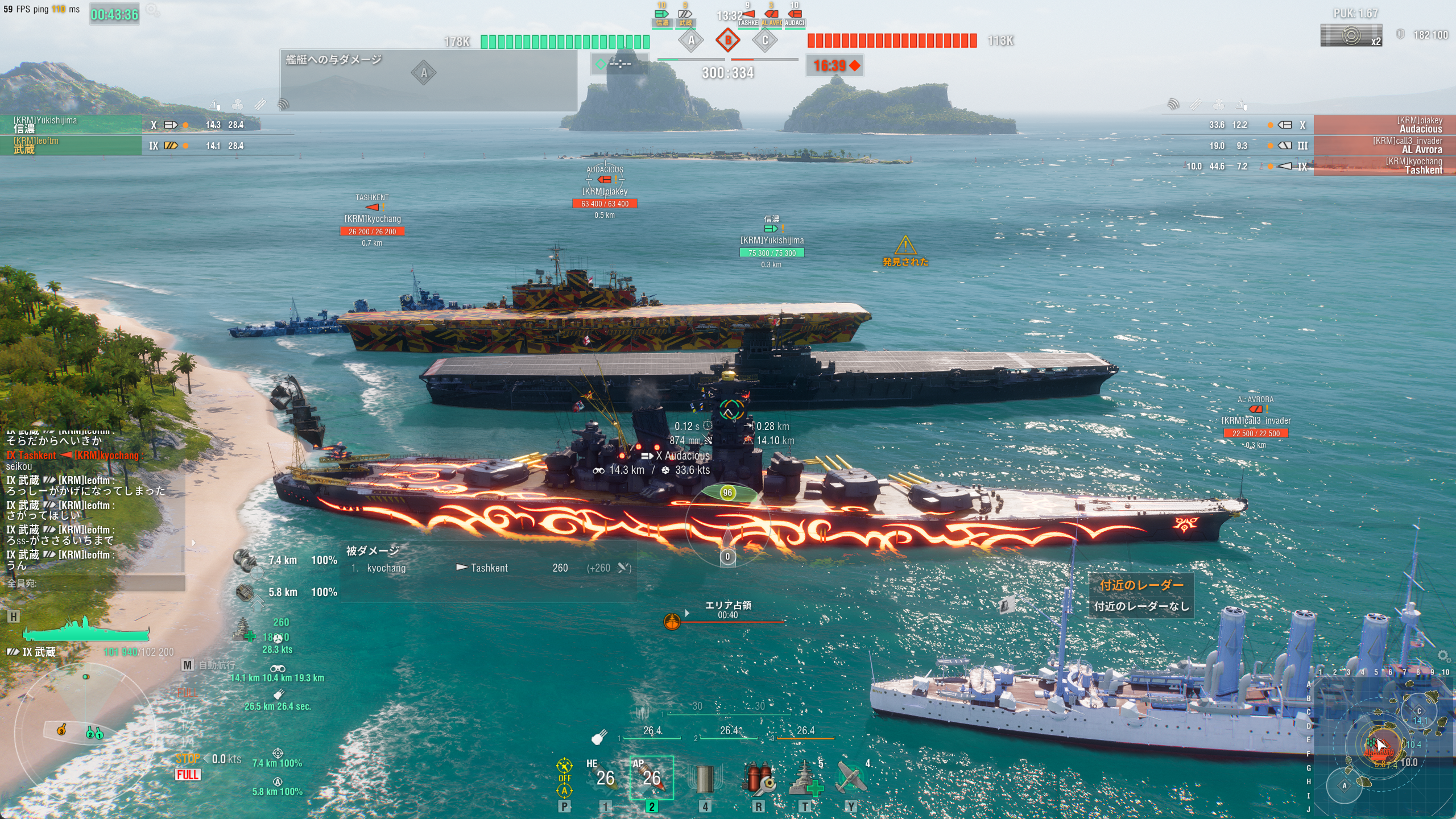Activate the Damage Control Party consumable

[x=758, y=778]
